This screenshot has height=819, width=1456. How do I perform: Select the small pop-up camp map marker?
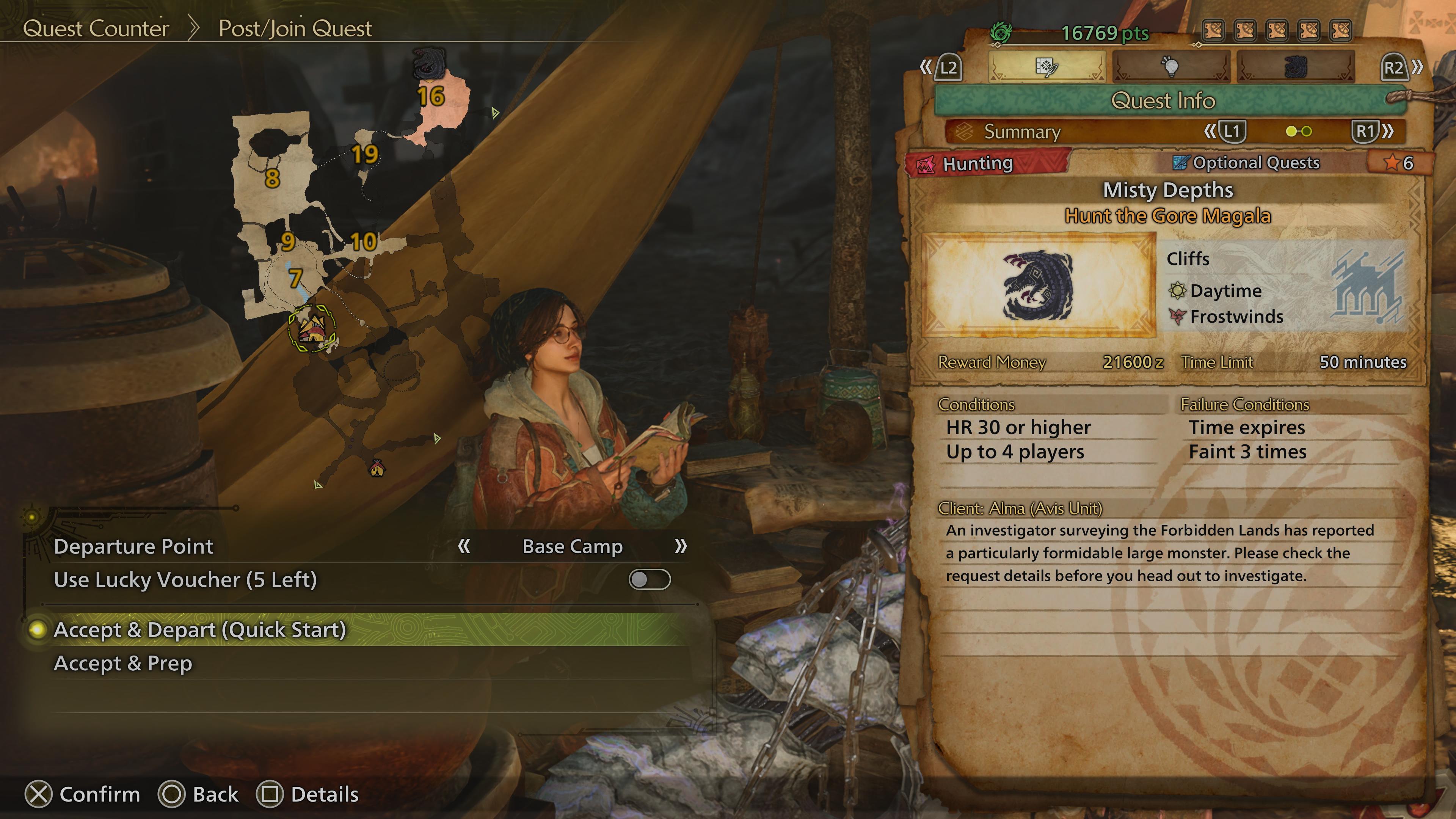tap(377, 468)
